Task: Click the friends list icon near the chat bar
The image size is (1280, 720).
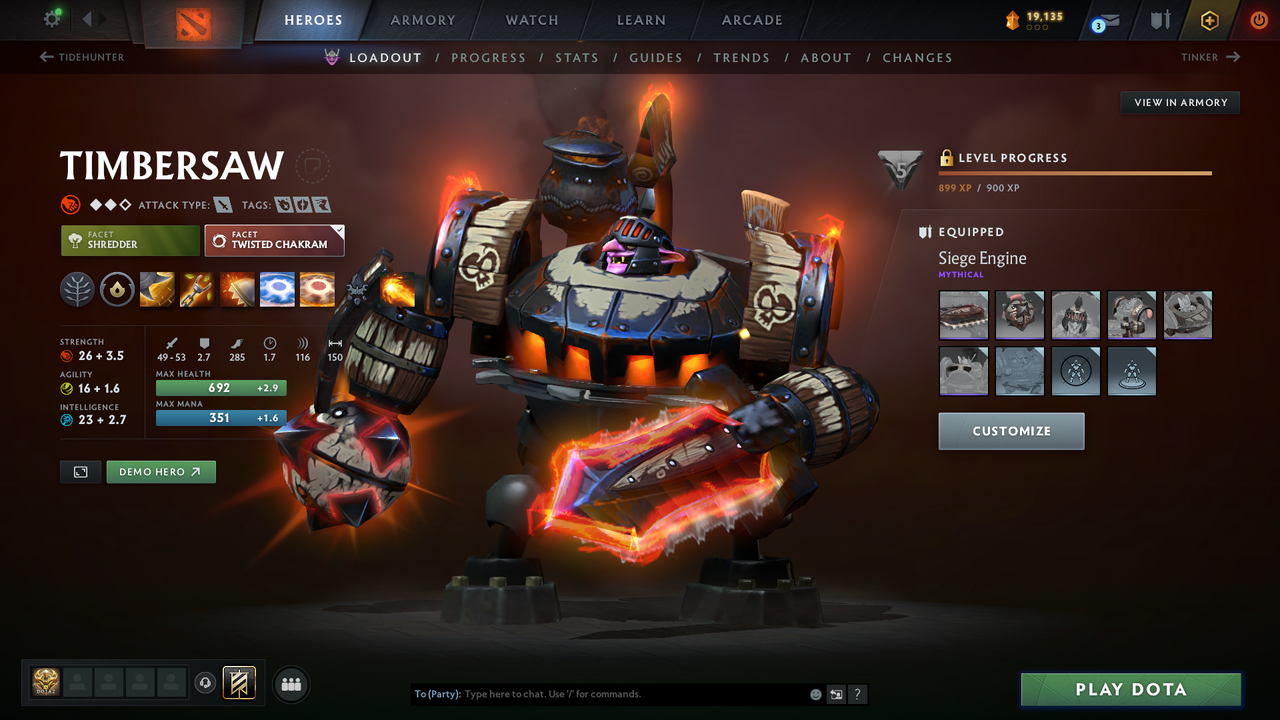Action: (x=290, y=684)
